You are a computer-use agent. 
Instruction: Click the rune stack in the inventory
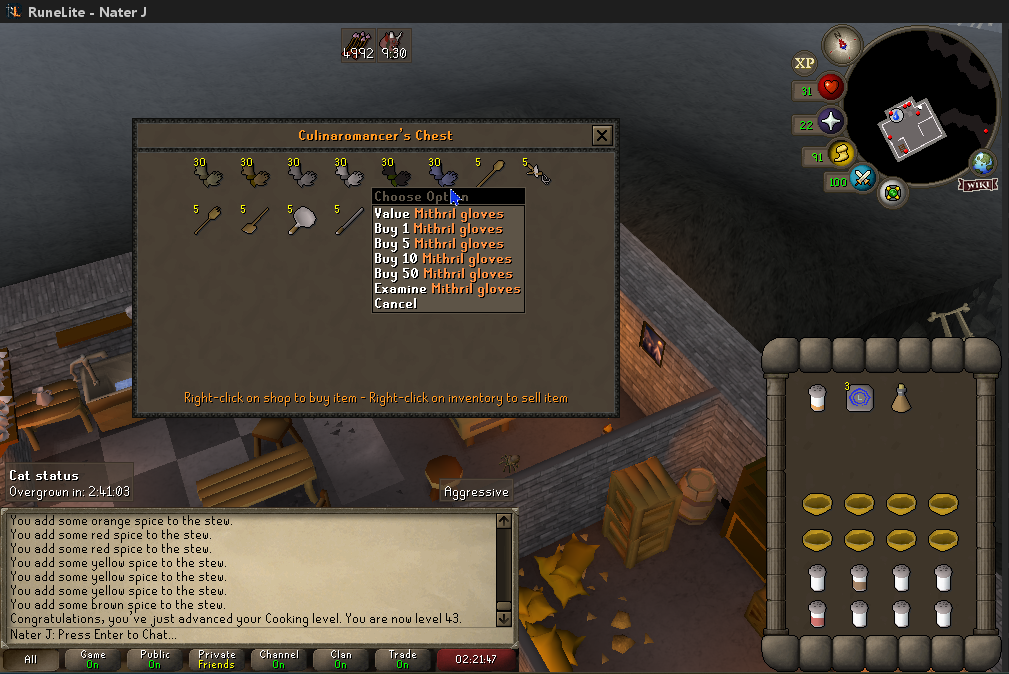(859, 398)
